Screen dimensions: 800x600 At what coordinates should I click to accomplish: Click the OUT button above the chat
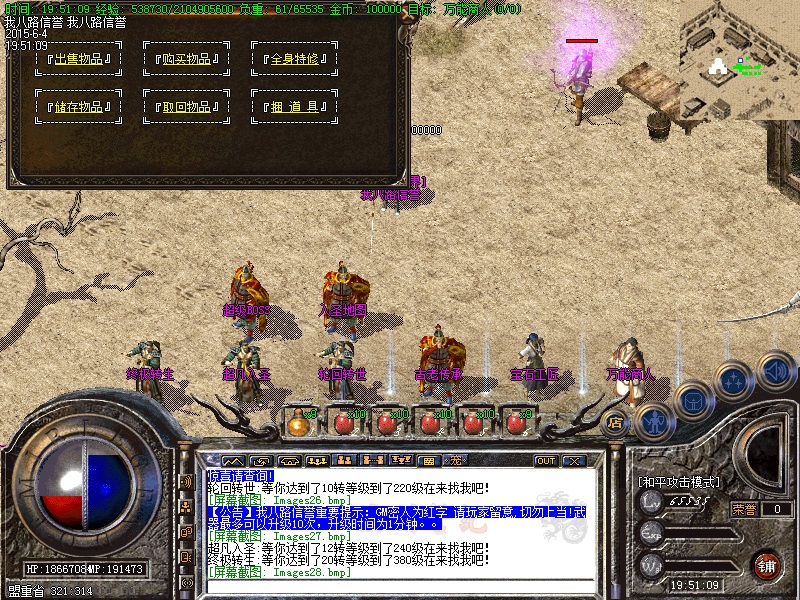(x=546, y=461)
